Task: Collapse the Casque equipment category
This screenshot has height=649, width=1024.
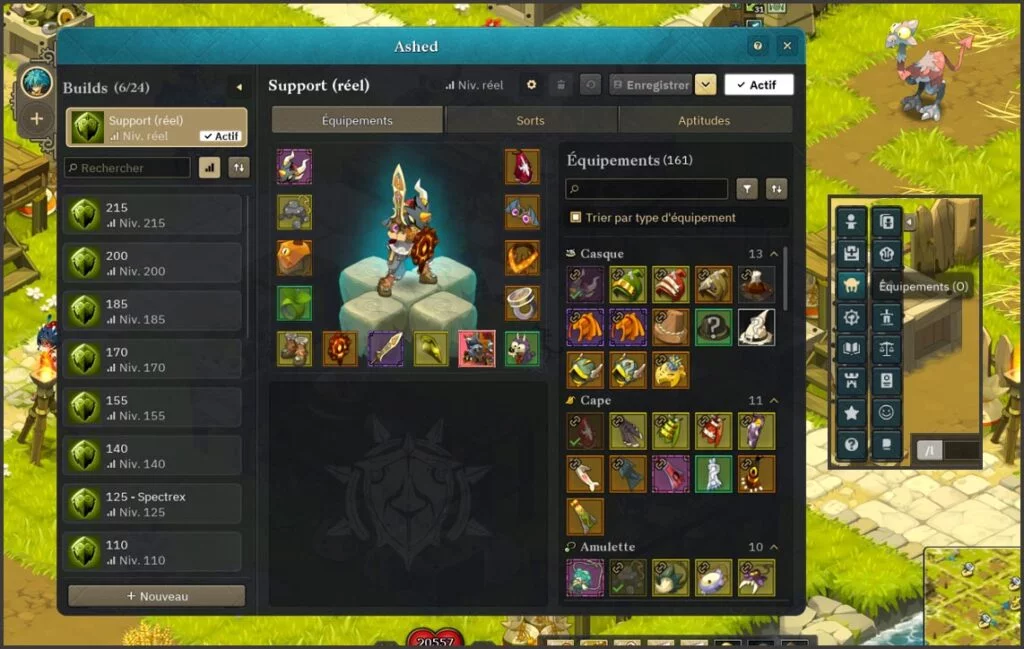Action: 774,254
